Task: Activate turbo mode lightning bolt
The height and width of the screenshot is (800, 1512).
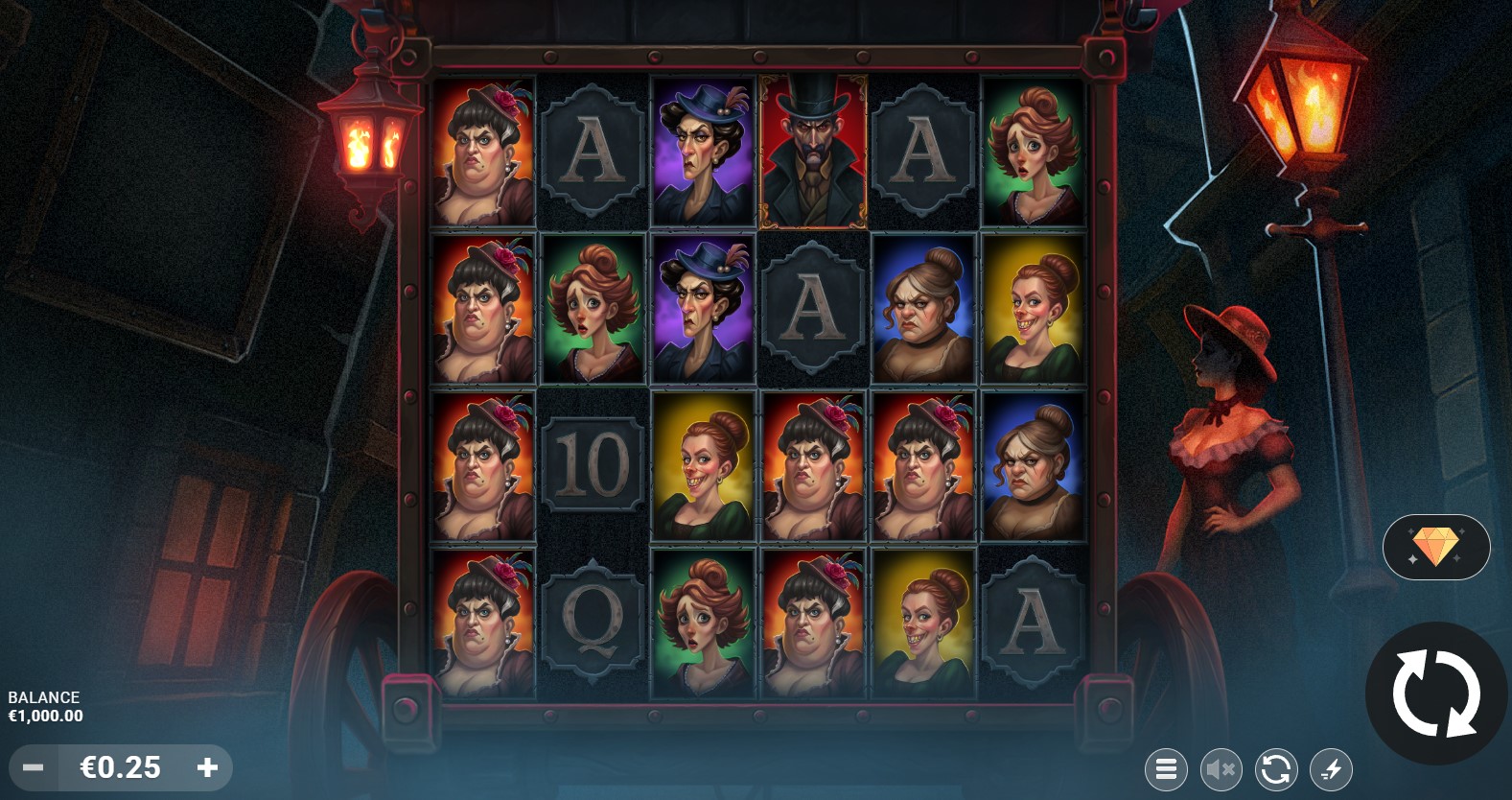Action: coord(1332,768)
